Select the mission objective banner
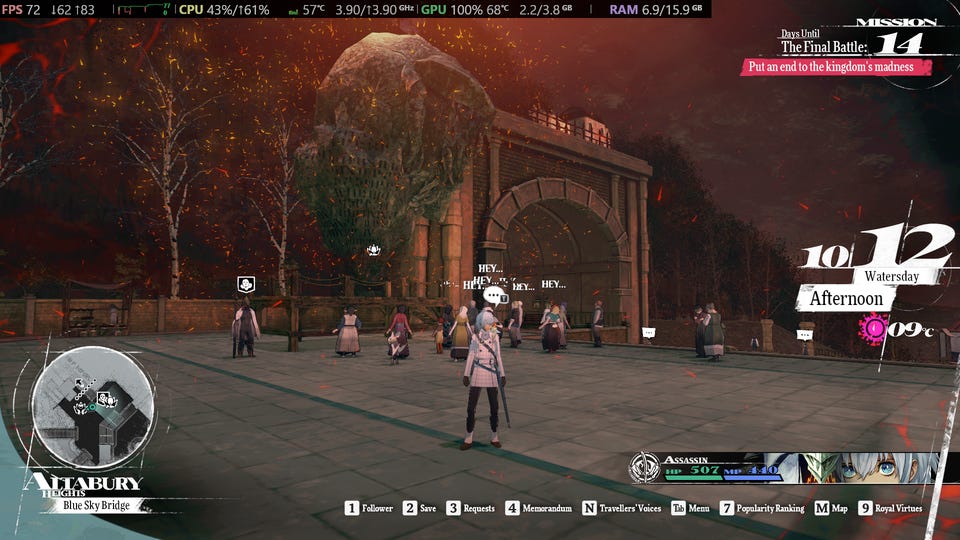Viewport: 960px width, 540px height. 836,67
